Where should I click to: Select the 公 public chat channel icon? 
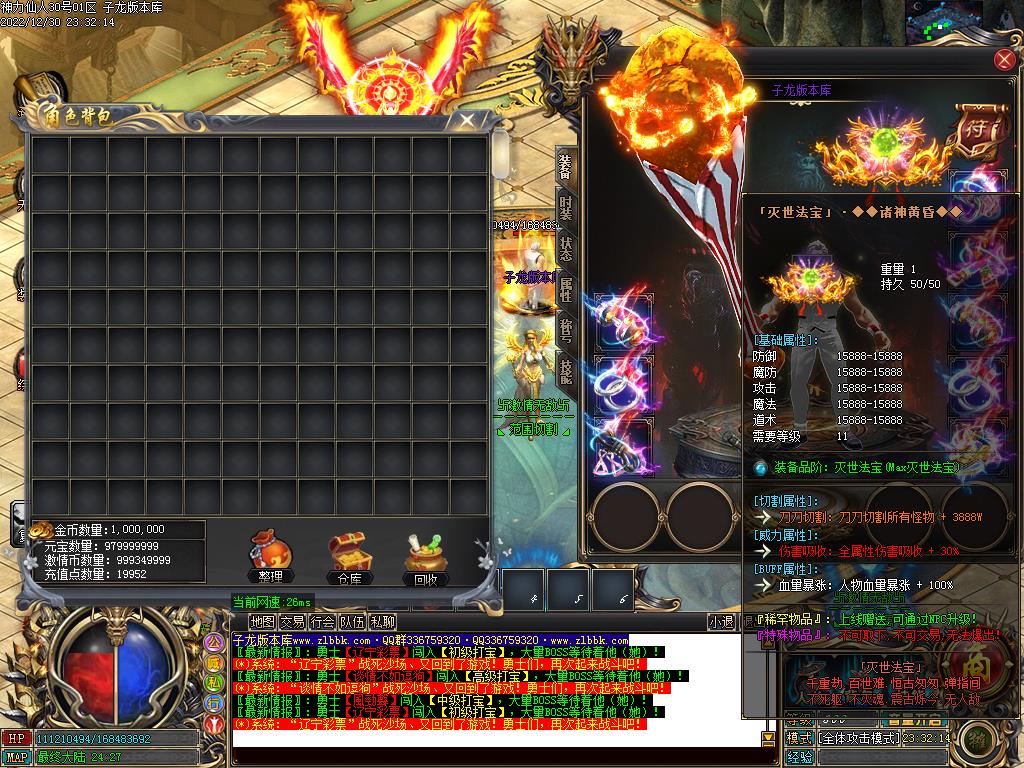coord(213,641)
